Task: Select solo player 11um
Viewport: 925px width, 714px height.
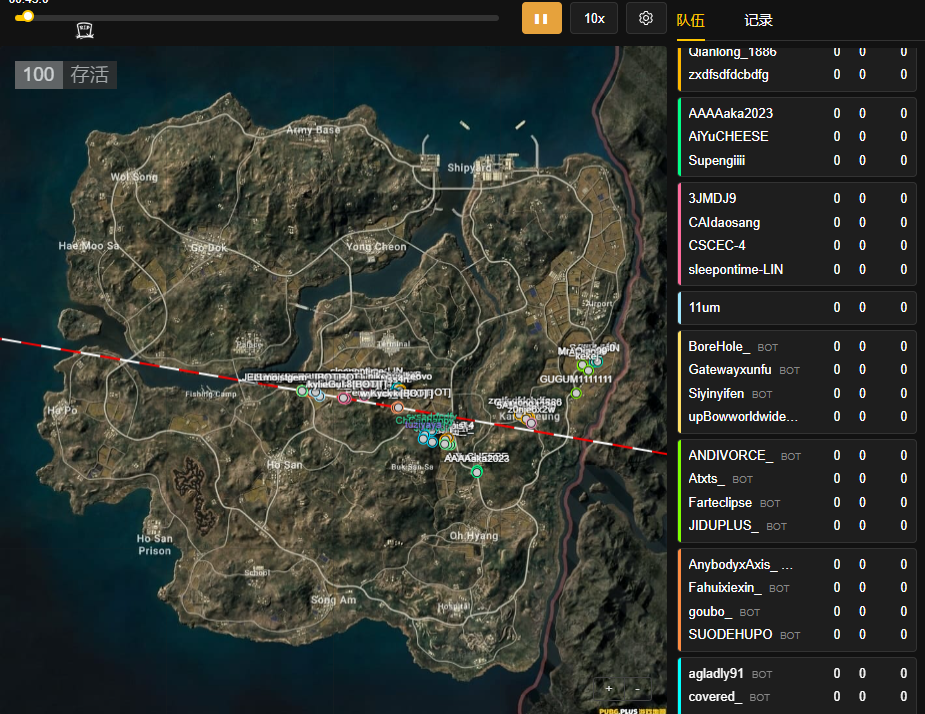Action: pyautogui.click(x=704, y=307)
